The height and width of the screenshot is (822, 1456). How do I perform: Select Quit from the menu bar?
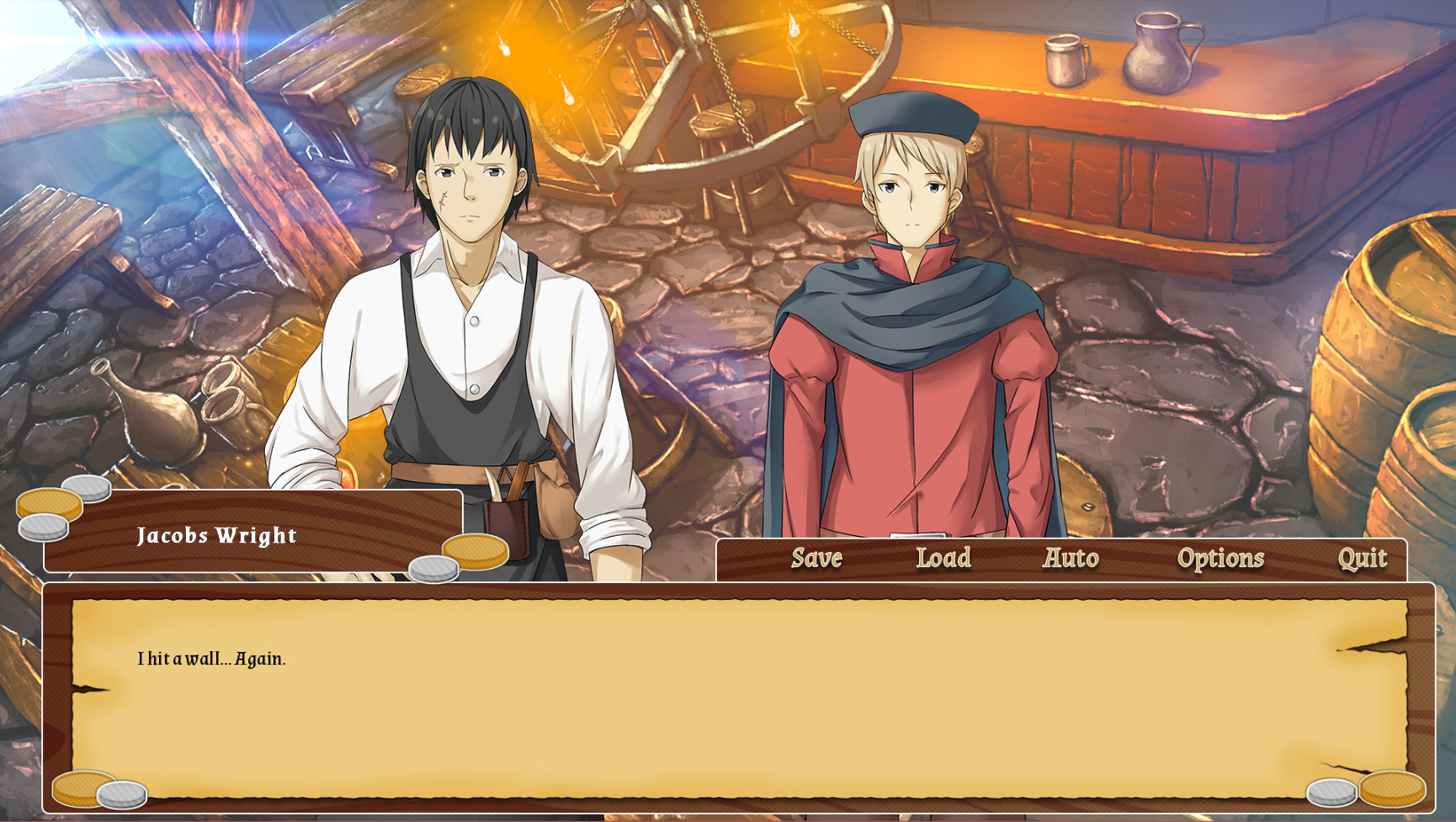pos(1364,558)
